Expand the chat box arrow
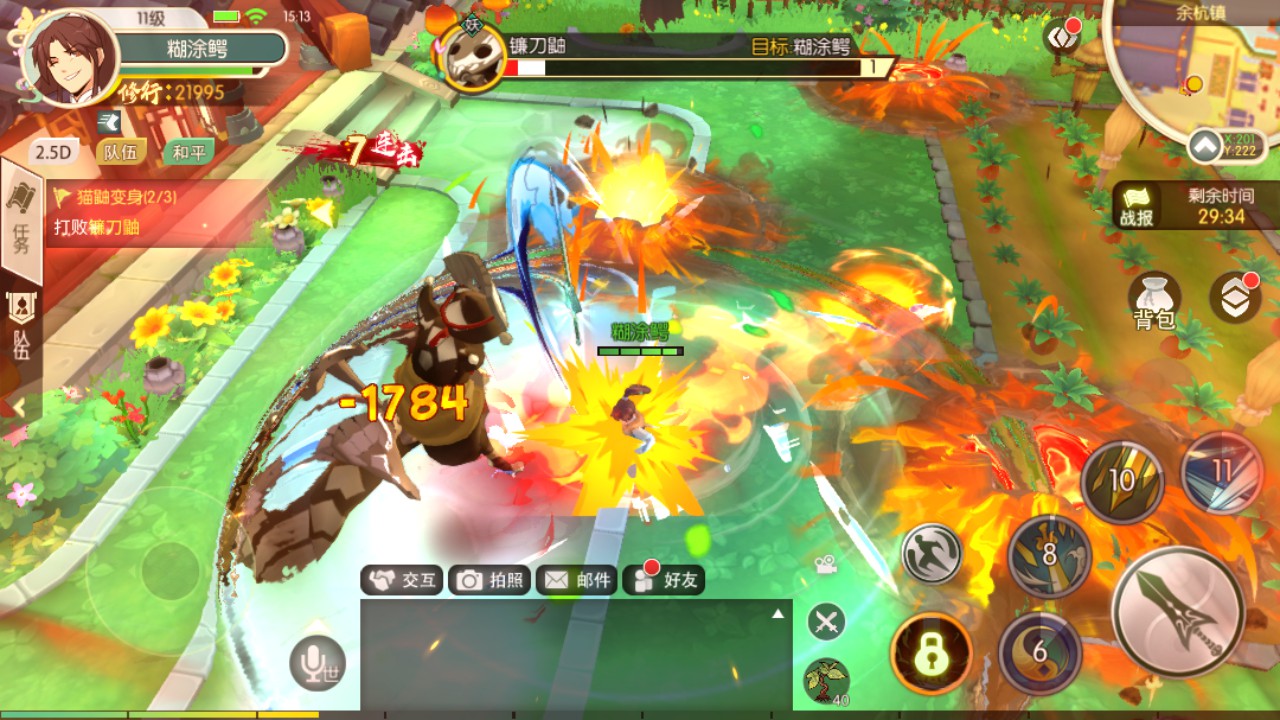 pyautogui.click(x=777, y=613)
